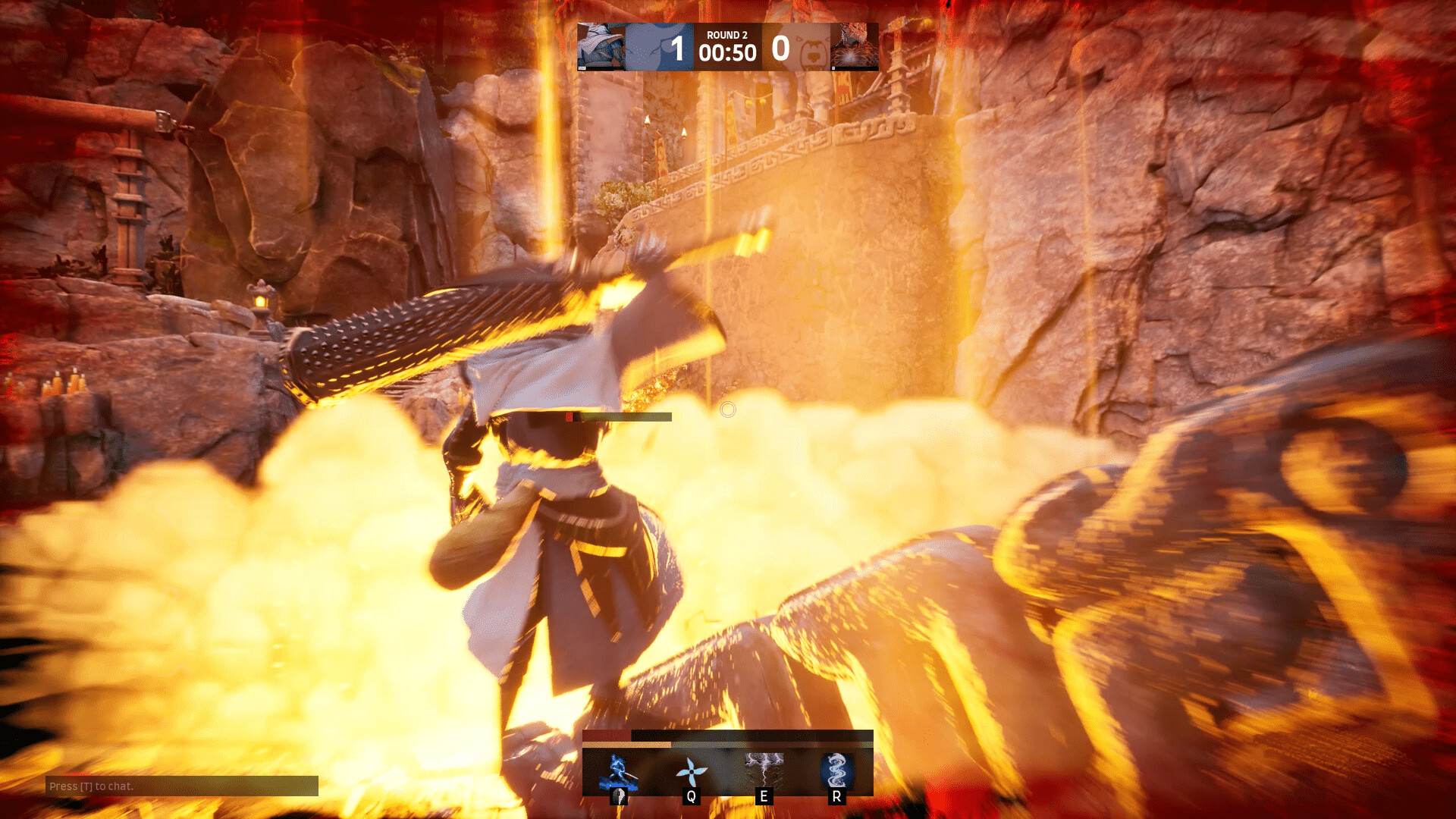Cast the lightning storm ability

click(x=764, y=773)
